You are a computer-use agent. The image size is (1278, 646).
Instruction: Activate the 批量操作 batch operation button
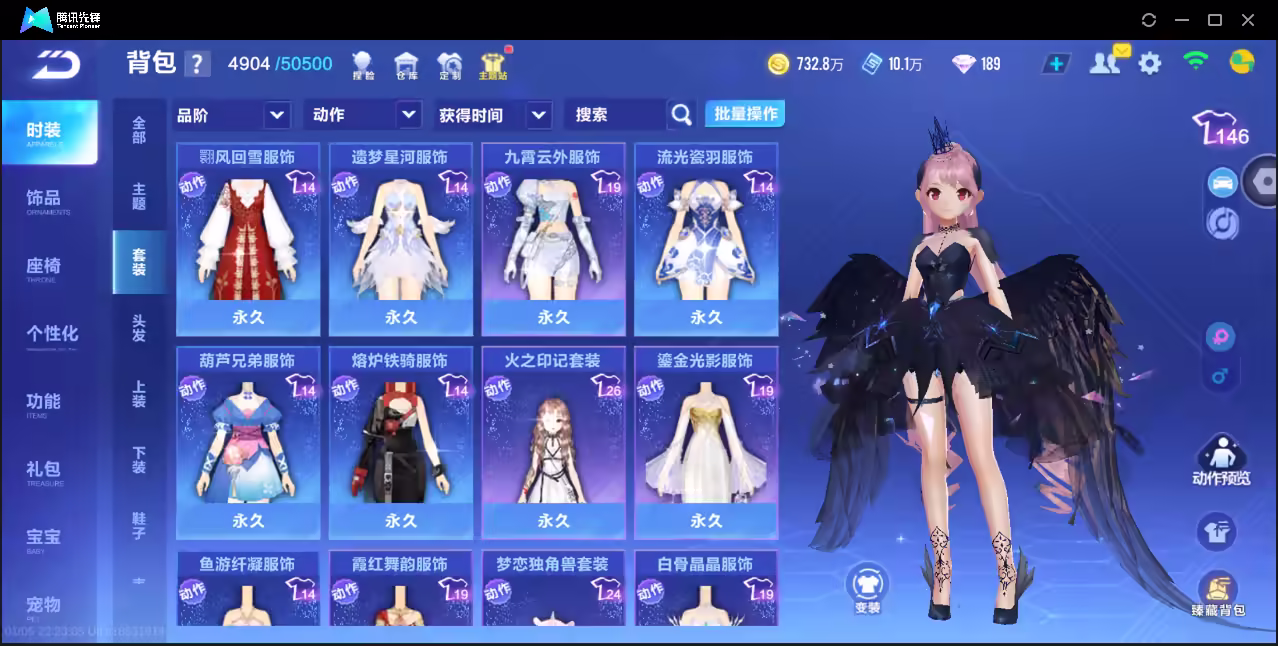[x=745, y=114]
